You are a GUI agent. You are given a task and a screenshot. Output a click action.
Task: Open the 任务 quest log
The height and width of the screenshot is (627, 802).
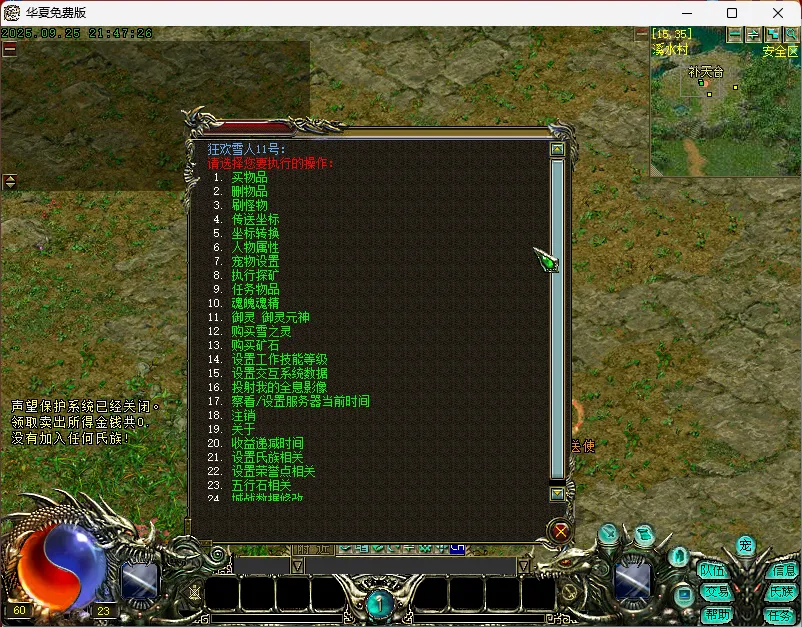coord(779,614)
